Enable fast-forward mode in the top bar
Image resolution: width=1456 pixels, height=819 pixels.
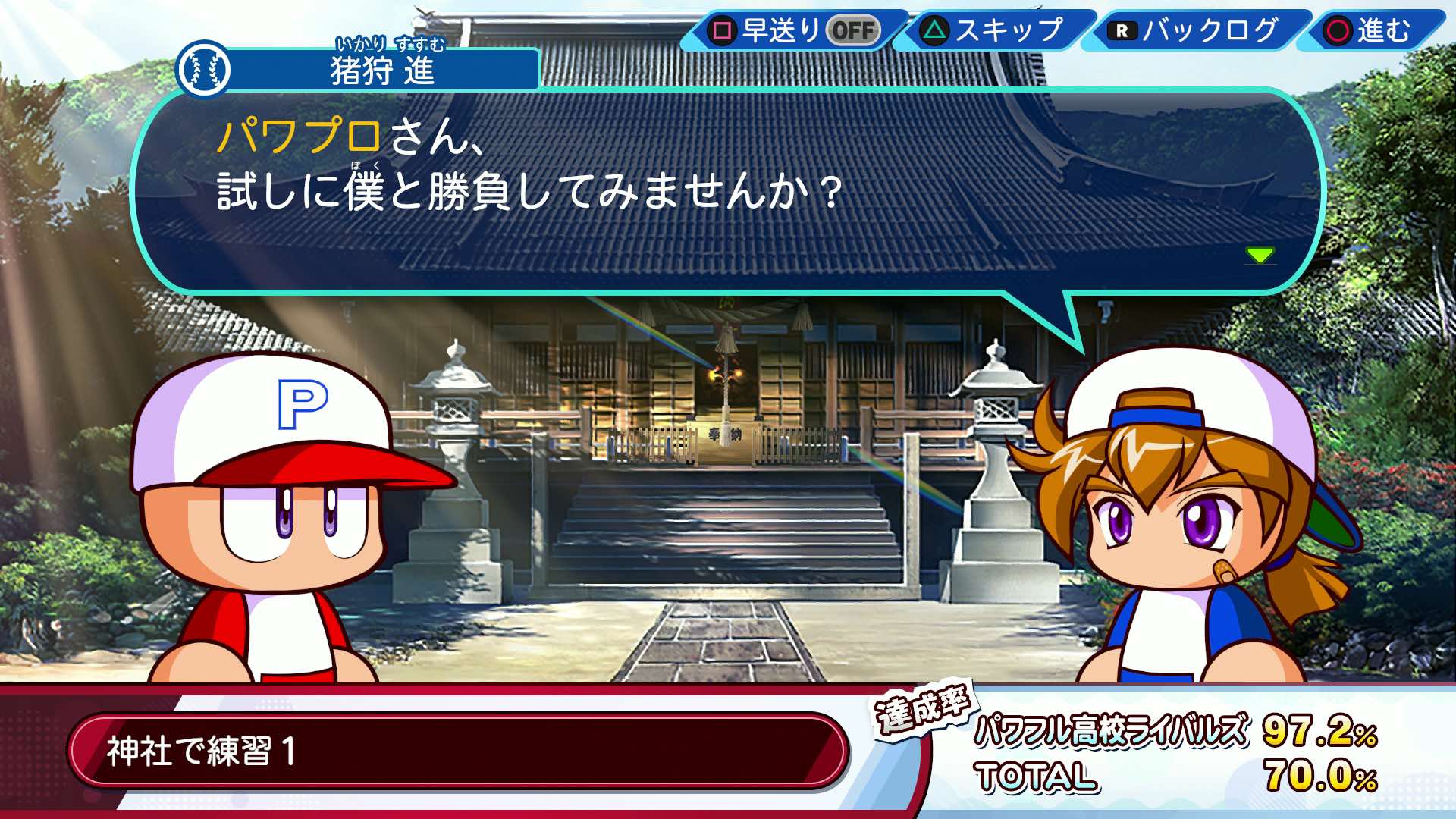click(789, 30)
